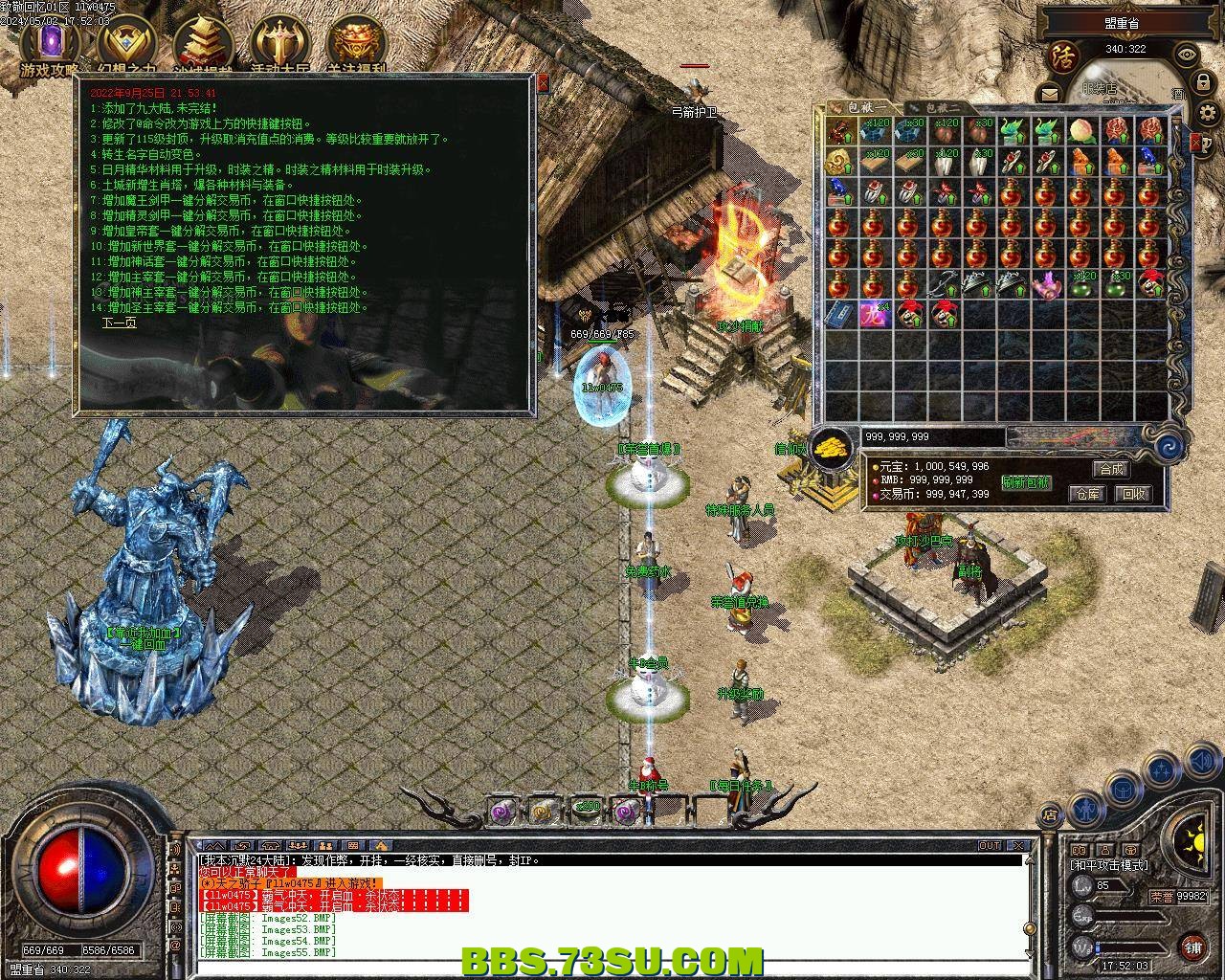Close the update notes window
This screenshot has width=1225, height=980.
point(544,83)
